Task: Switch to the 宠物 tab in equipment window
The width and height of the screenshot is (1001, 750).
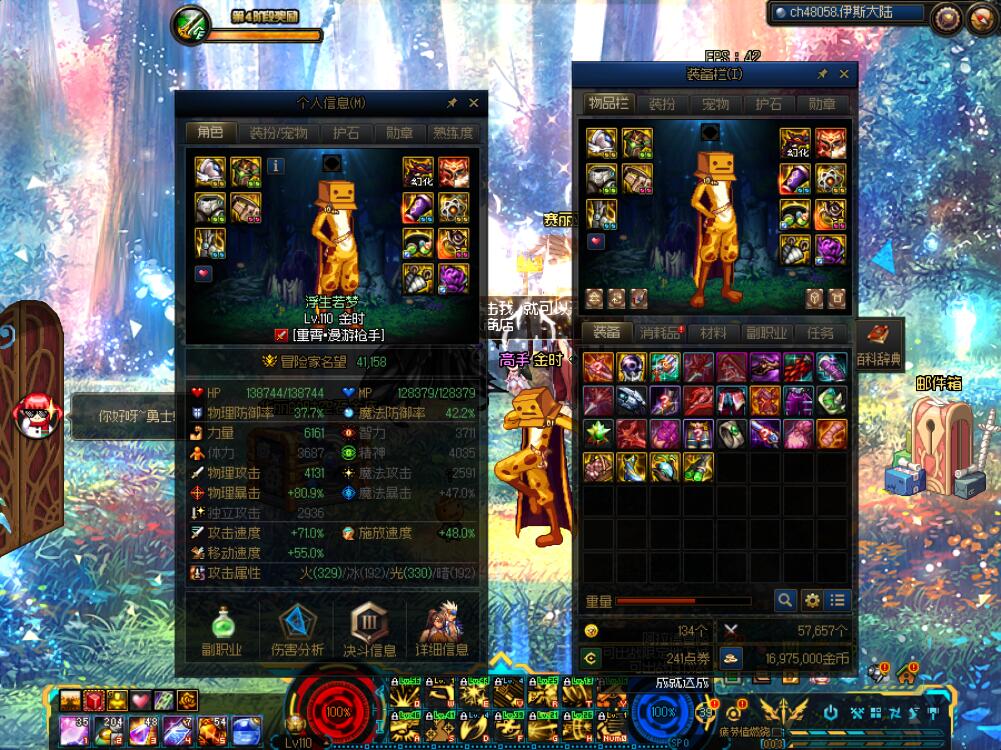Action: coord(715,104)
